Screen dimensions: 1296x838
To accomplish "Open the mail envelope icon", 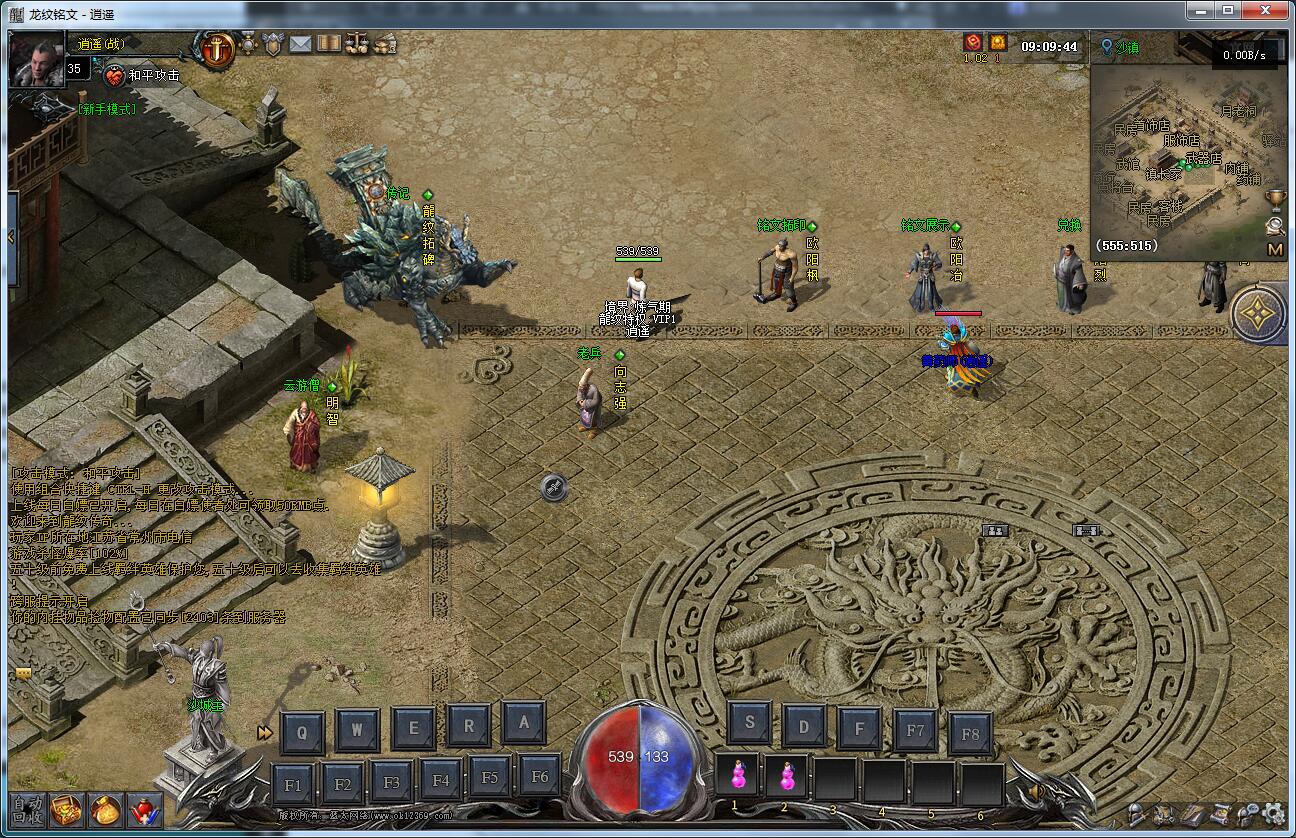I will pyautogui.click(x=300, y=44).
